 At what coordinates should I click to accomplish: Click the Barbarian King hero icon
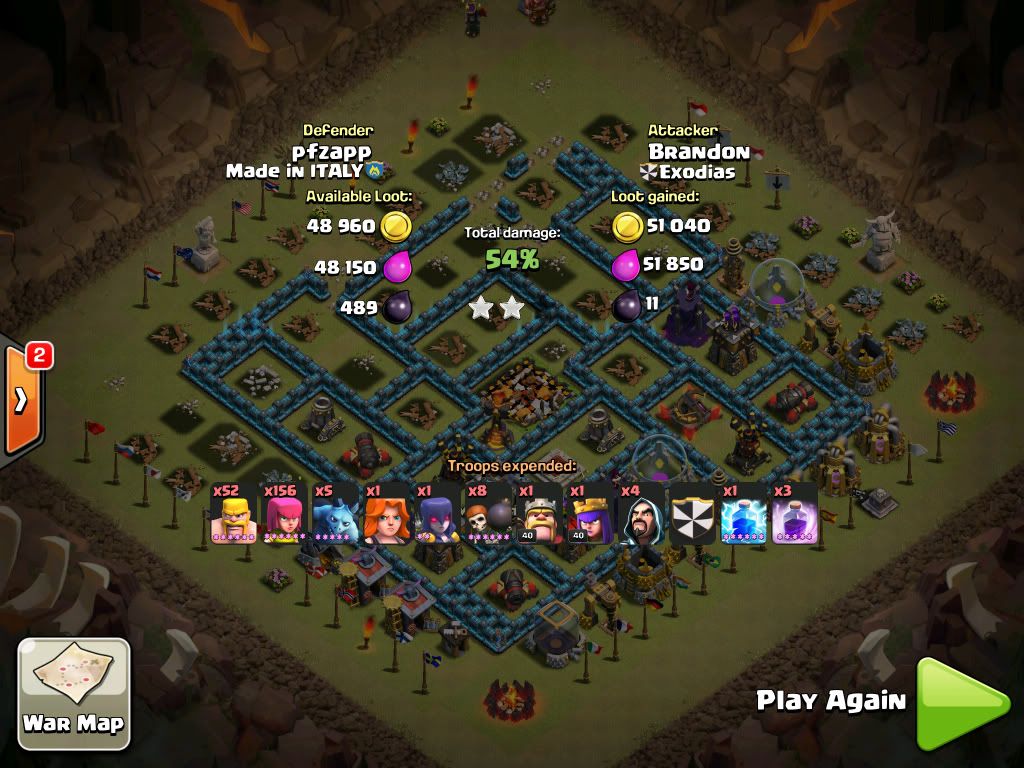[540, 516]
